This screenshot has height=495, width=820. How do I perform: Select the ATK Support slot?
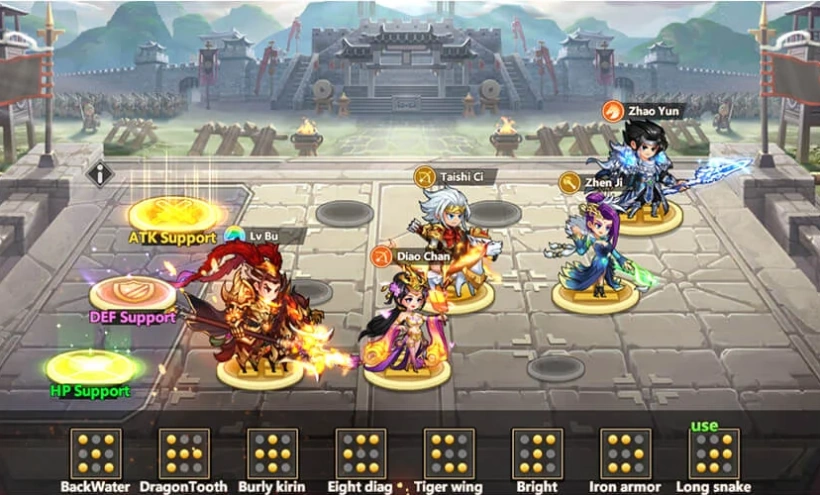point(176,213)
